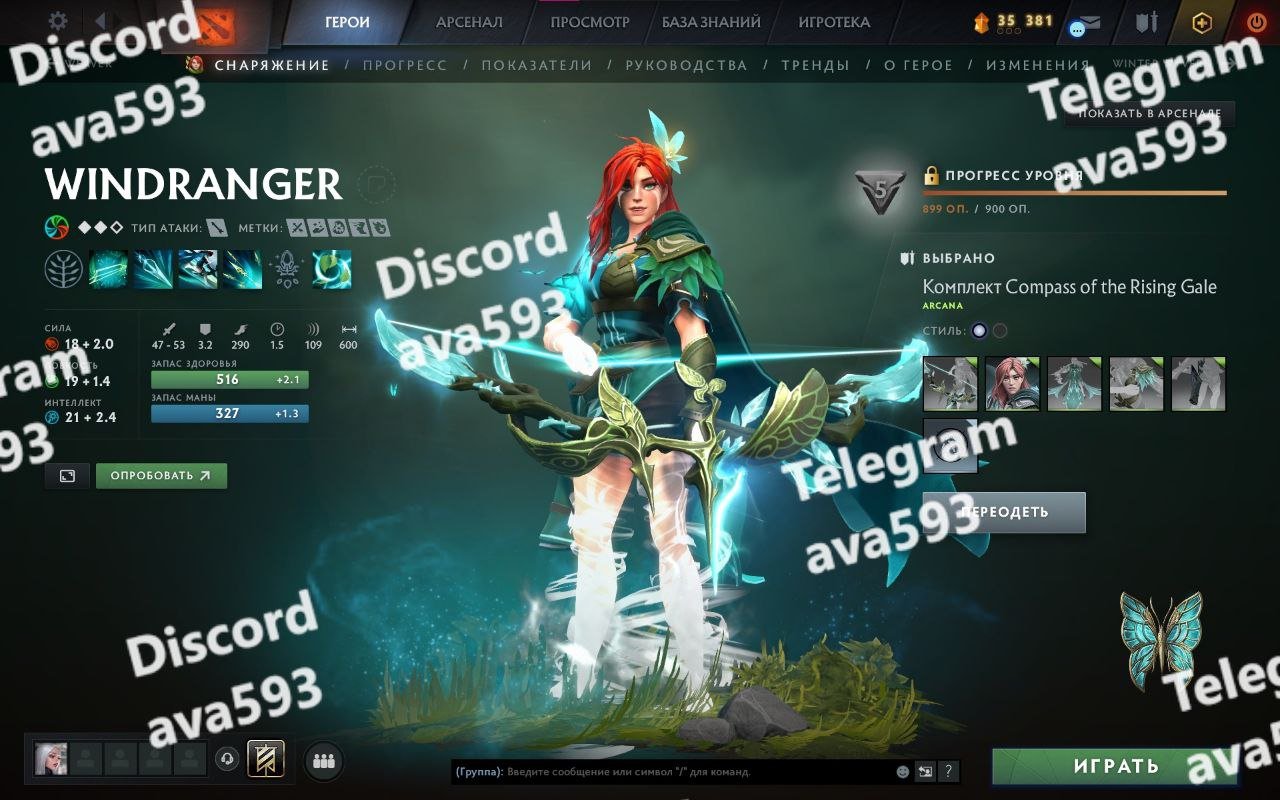Viewport: 1280px width, 800px height.
Task: Open the Руководства subtab
Action: (686, 65)
